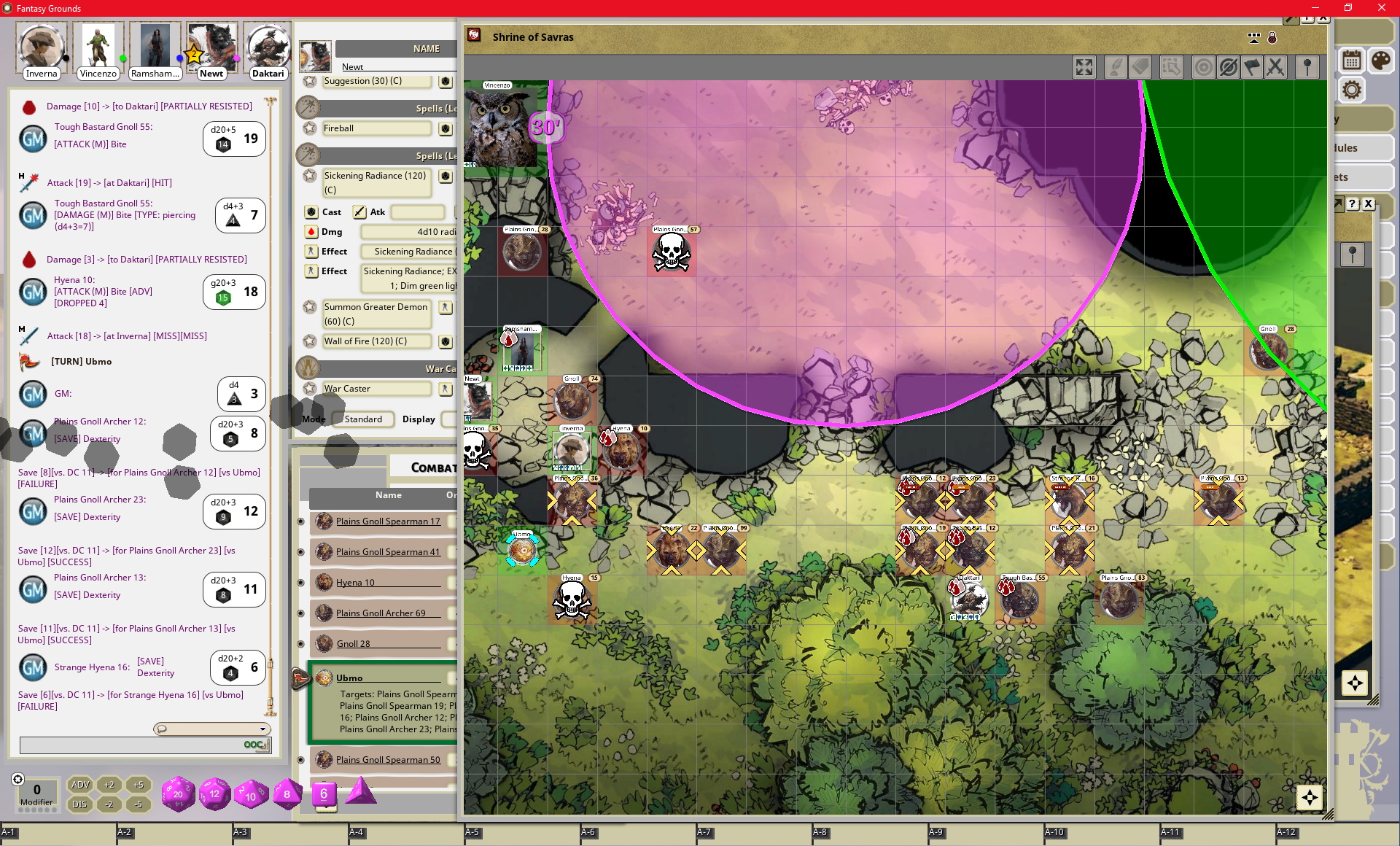This screenshot has width=1400, height=846.
Task: Click the Standard mode button
Action: click(363, 419)
